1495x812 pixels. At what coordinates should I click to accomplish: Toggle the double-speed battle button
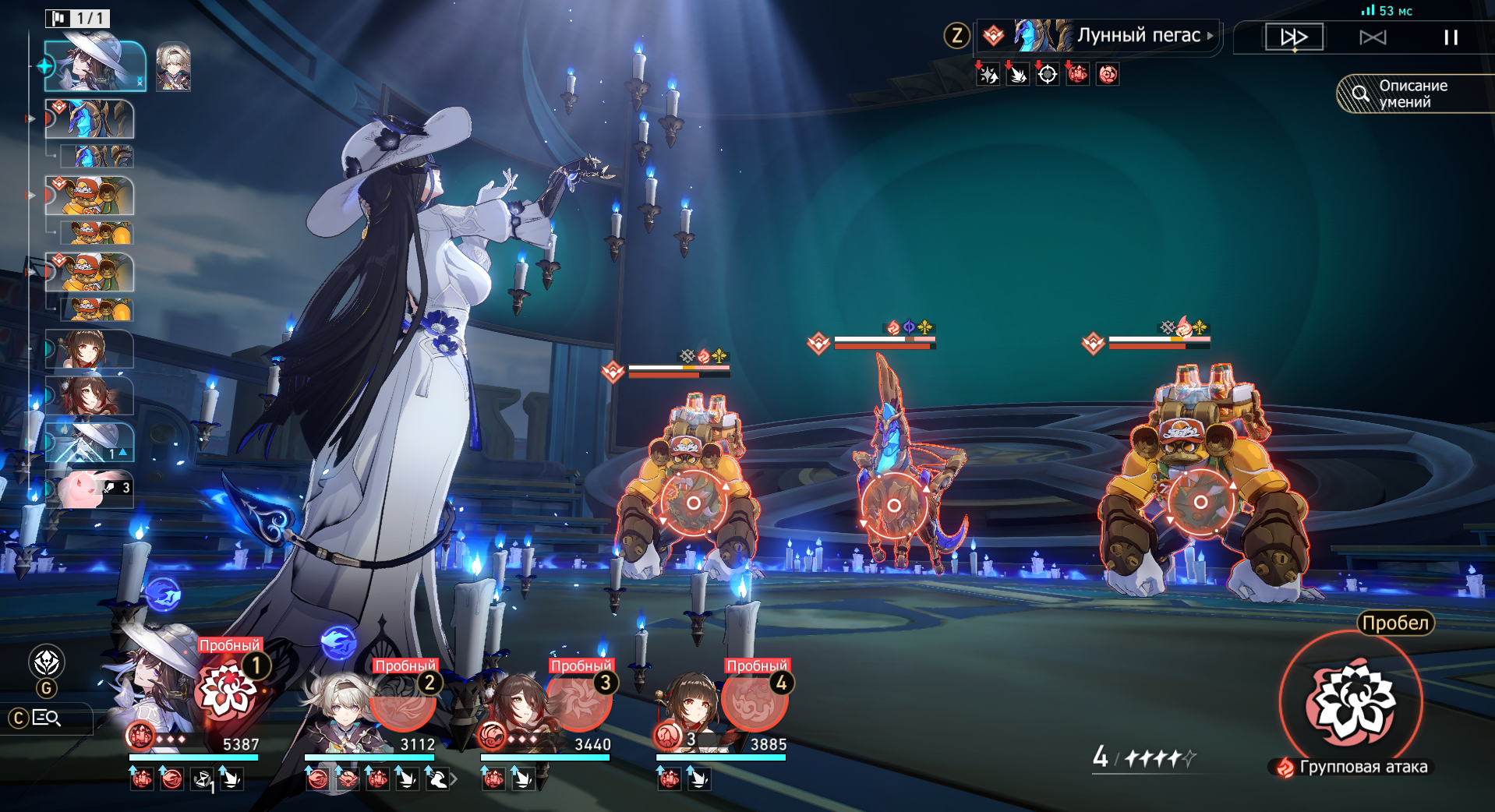(x=1293, y=37)
